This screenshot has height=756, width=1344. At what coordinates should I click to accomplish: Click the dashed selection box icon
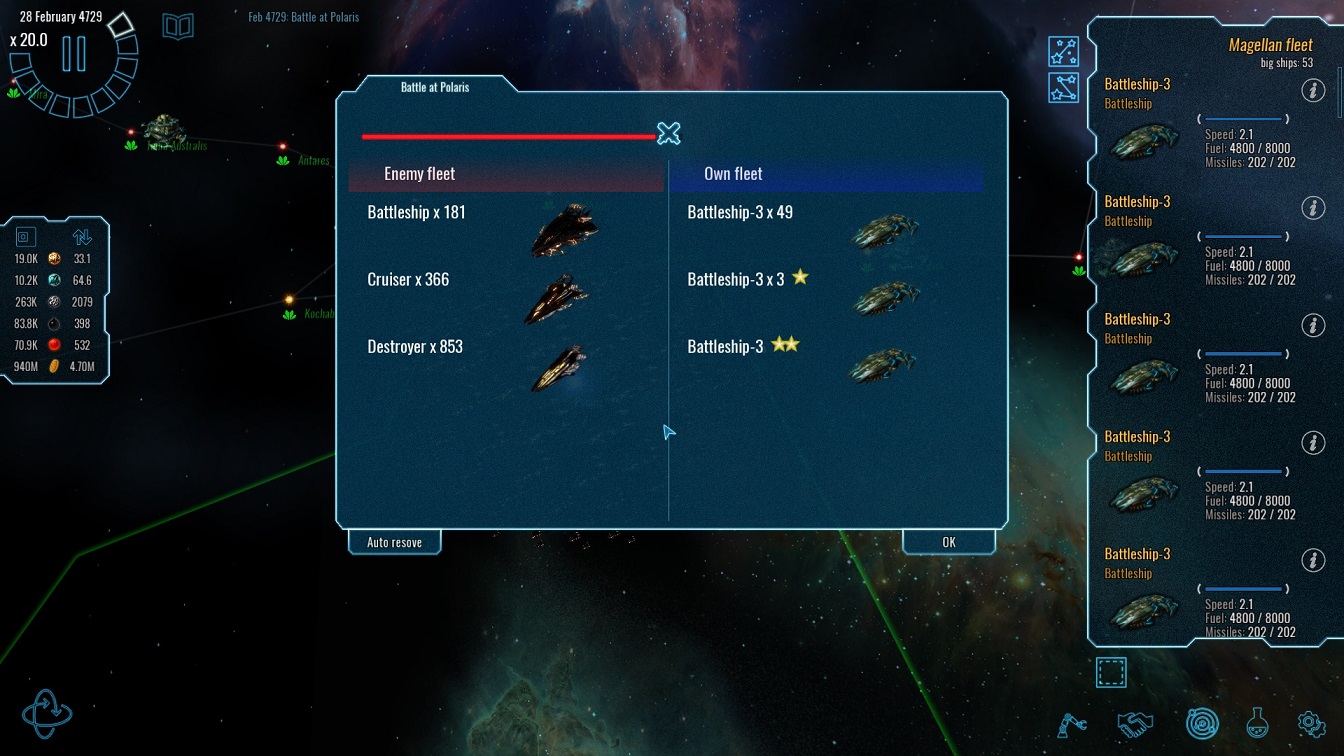coord(1111,672)
